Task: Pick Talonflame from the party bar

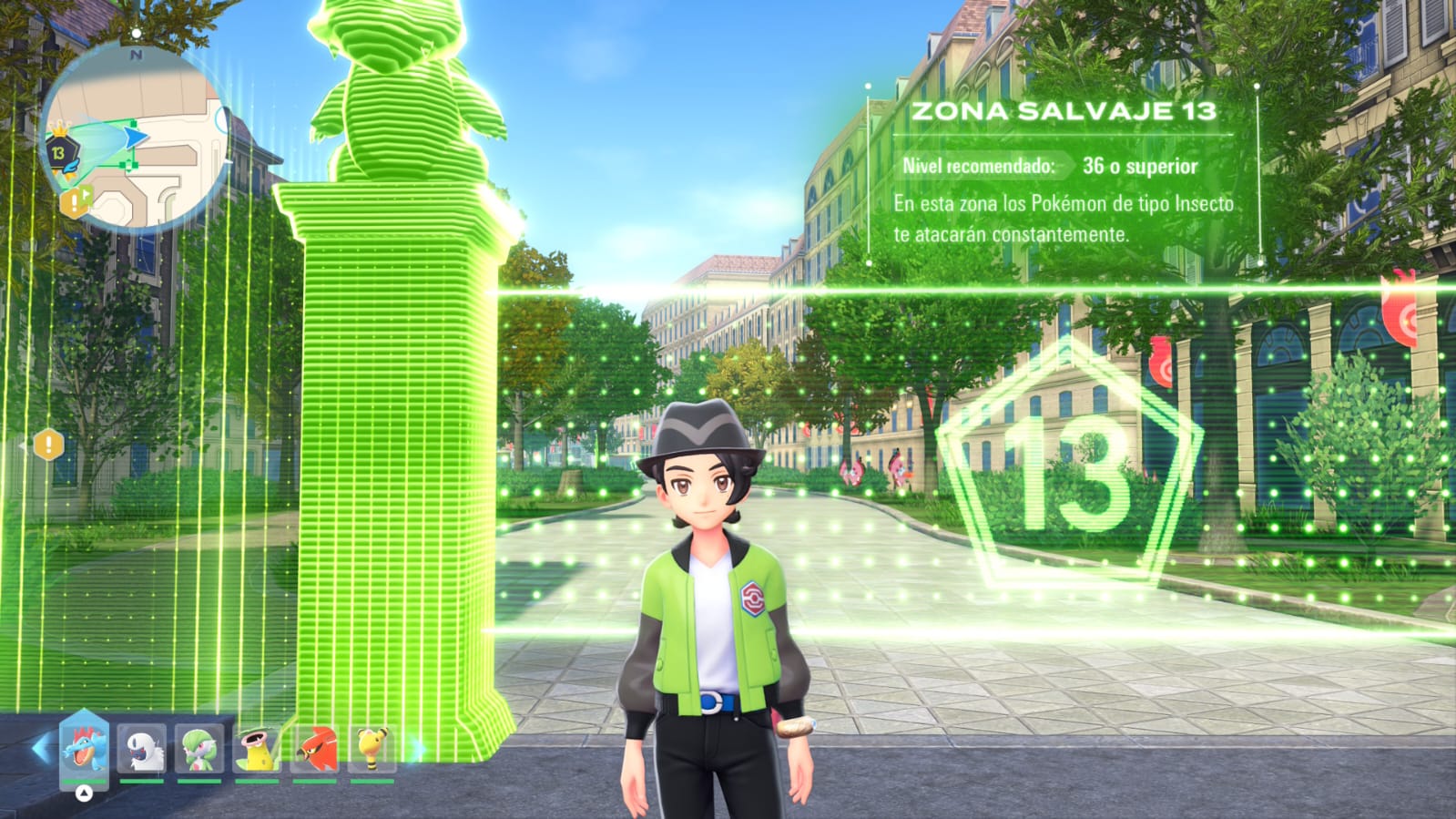Action: pyautogui.click(x=314, y=749)
